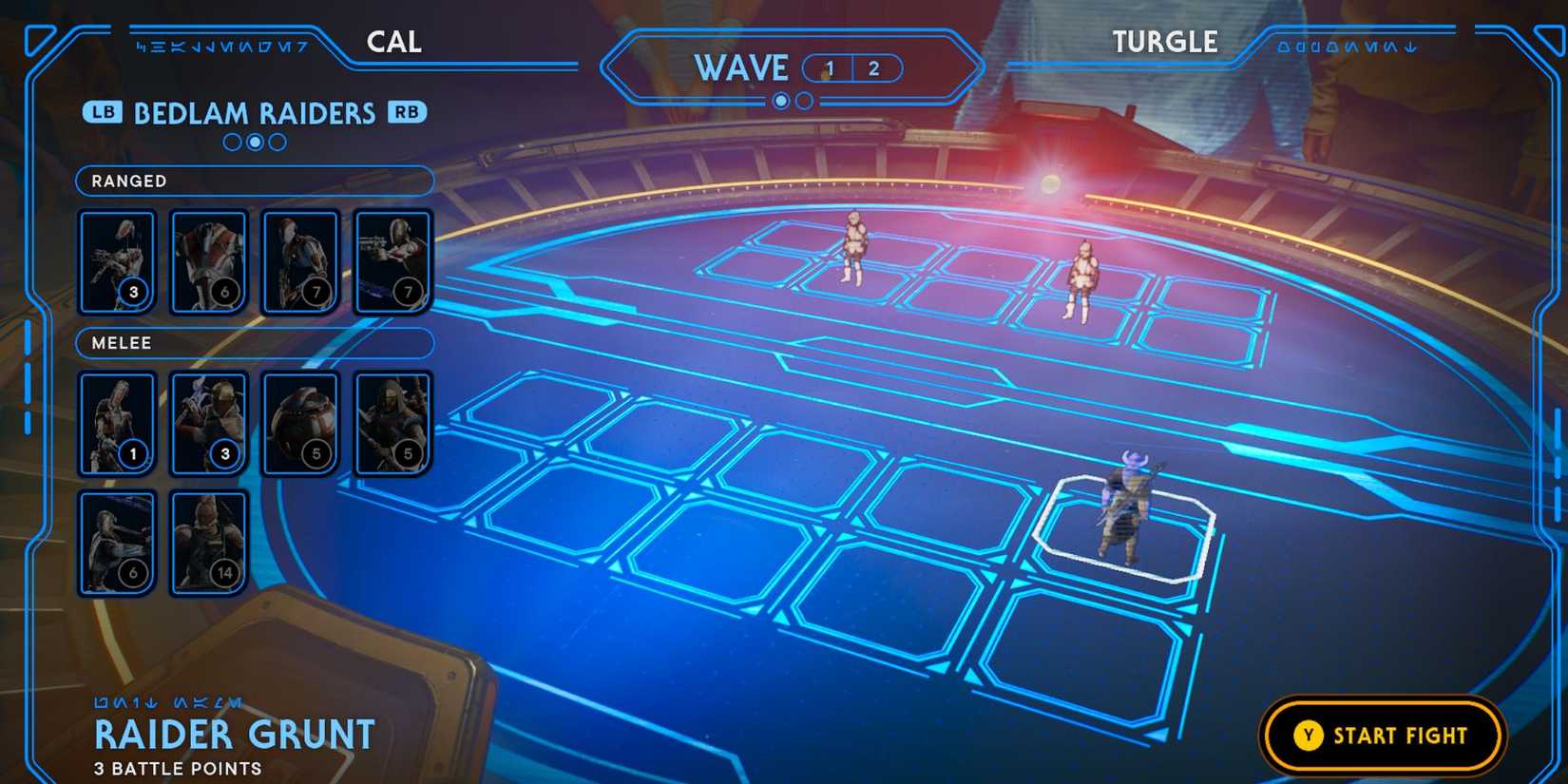Select the 7-point pistol gunslinger unit
This screenshot has width=1568, height=784.
pyautogui.click(x=393, y=261)
